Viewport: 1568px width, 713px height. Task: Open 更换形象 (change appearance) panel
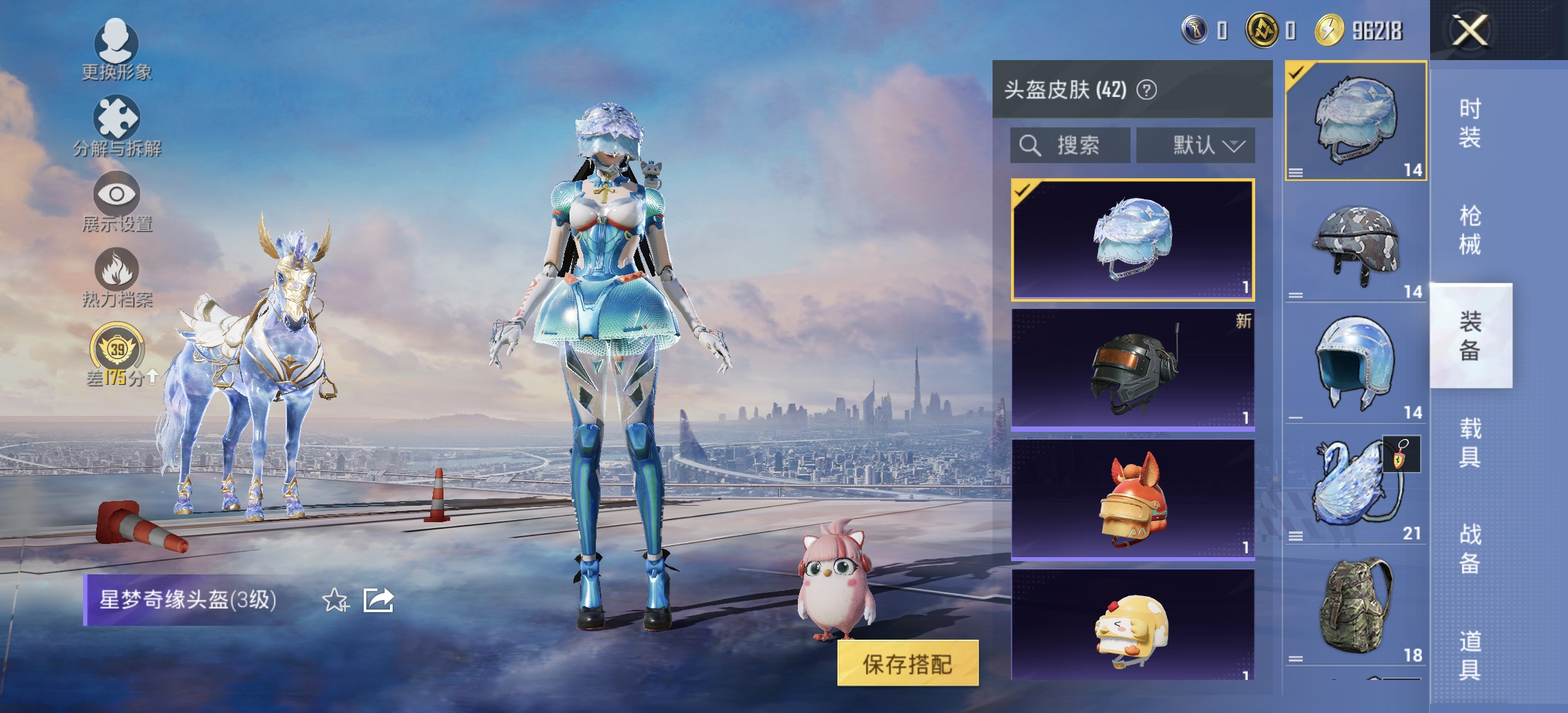tap(115, 50)
